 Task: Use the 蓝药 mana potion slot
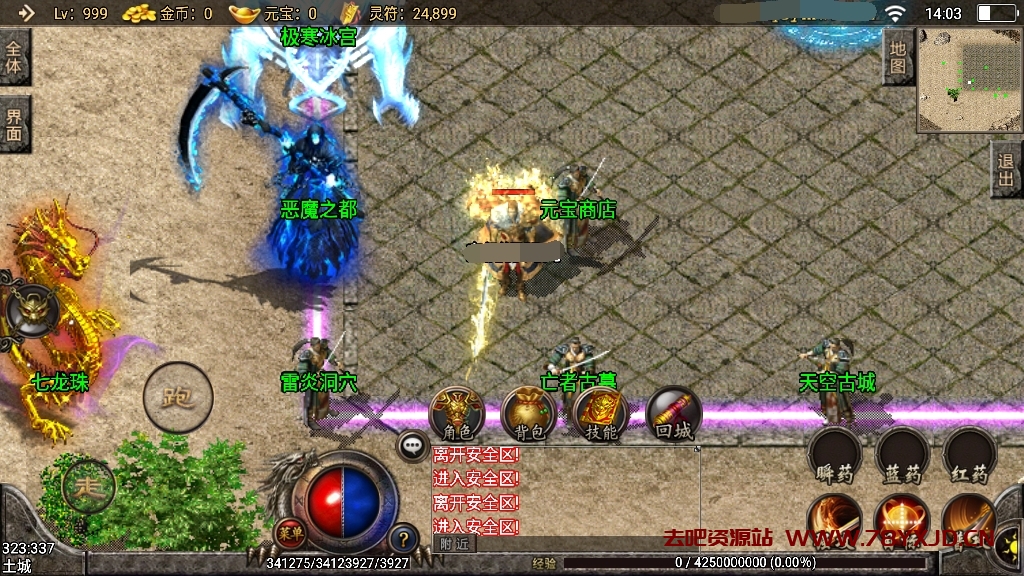point(901,455)
